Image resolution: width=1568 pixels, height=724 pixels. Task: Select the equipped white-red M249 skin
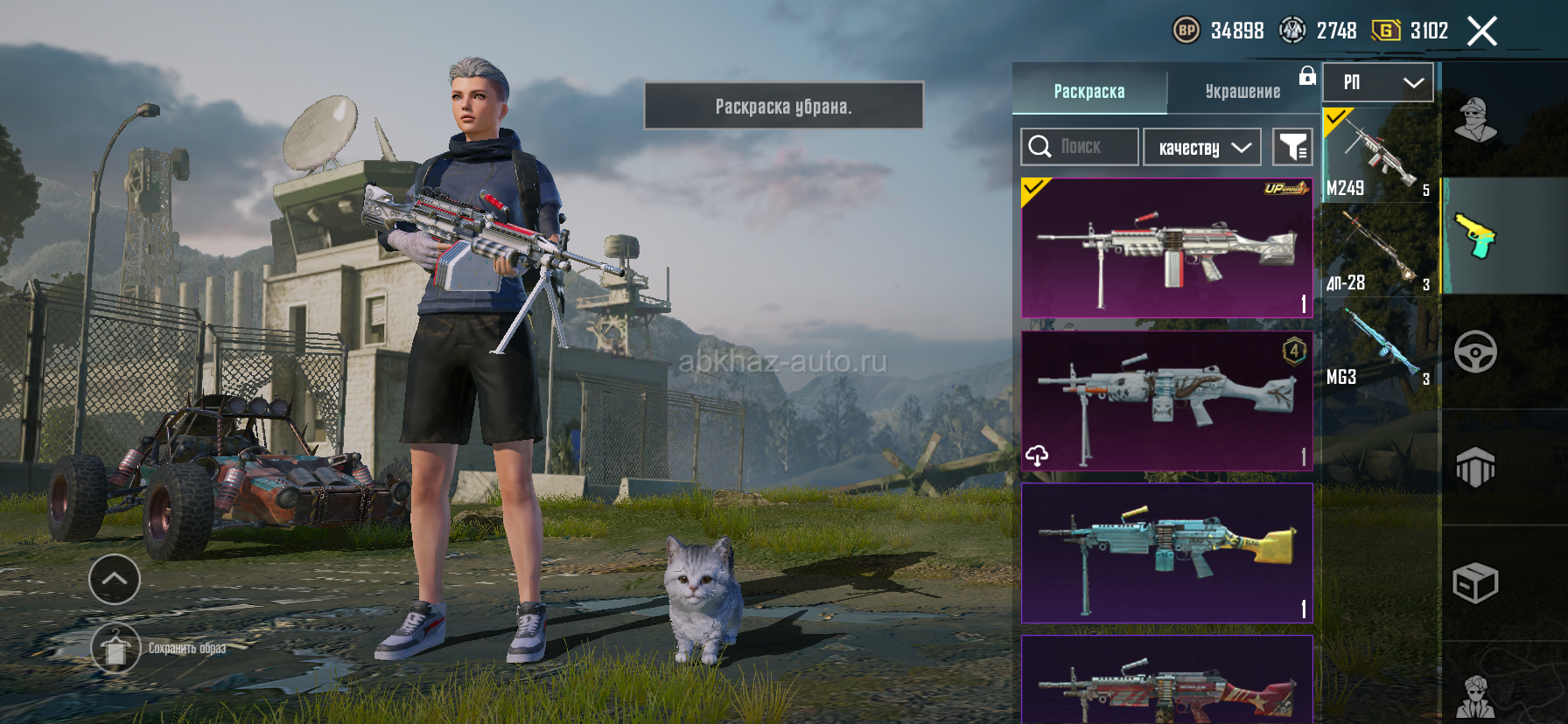click(x=1166, y=248)
